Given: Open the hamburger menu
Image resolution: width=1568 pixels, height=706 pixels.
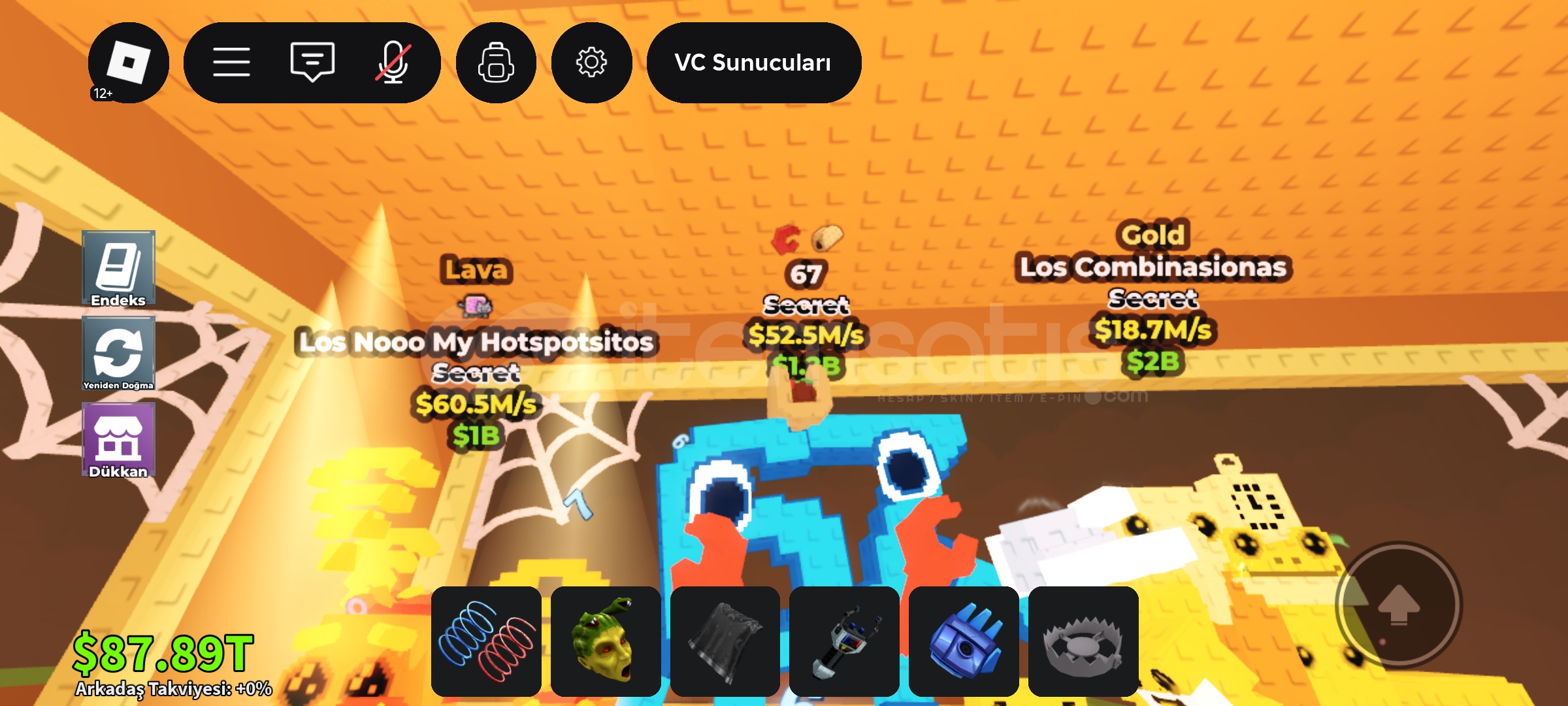Looking at the screenshot, I should [232, 62].
